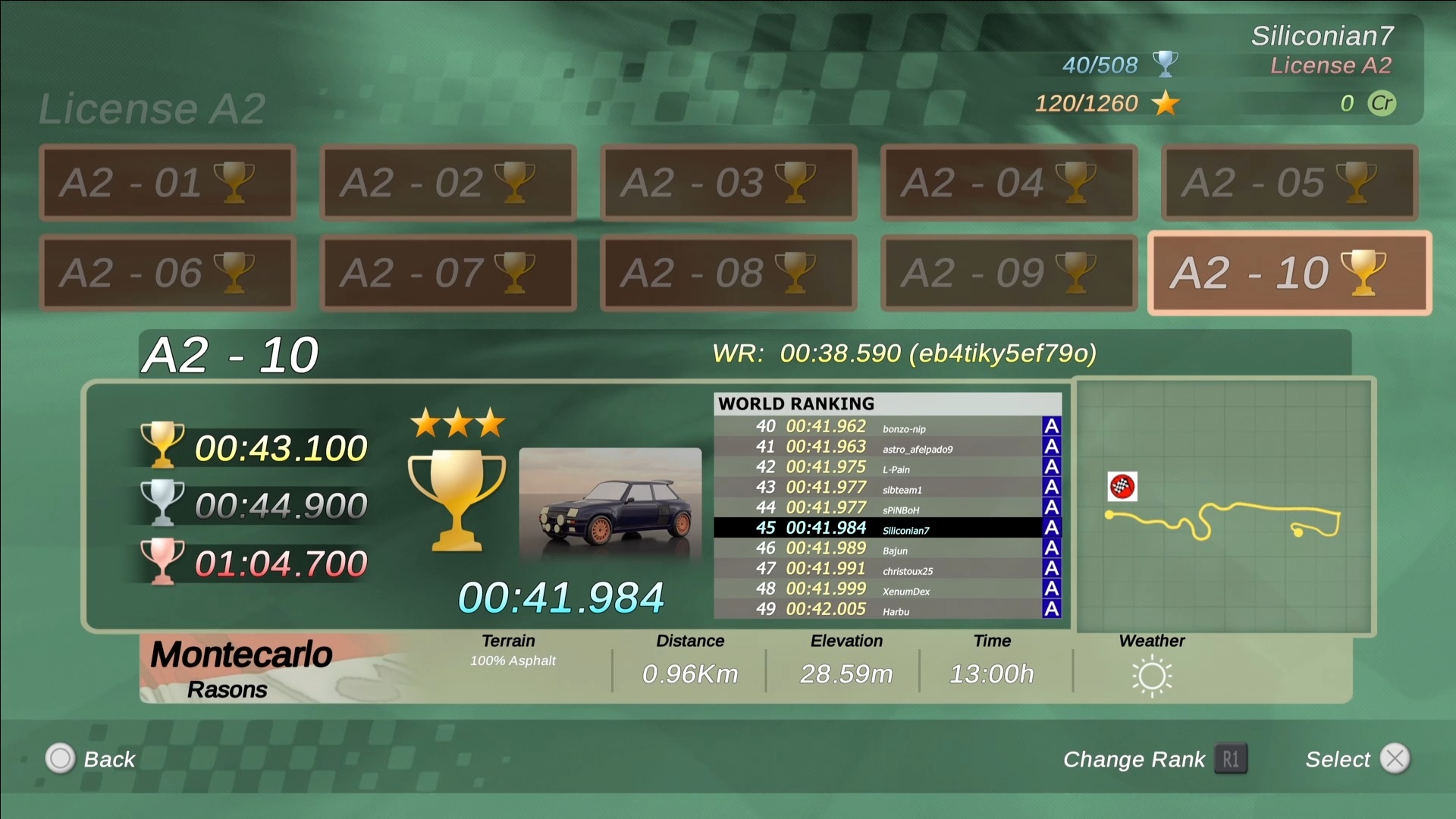Click the blue rally car thumbnail
This screenshot has height=819, width=1456.
[610, 504]
